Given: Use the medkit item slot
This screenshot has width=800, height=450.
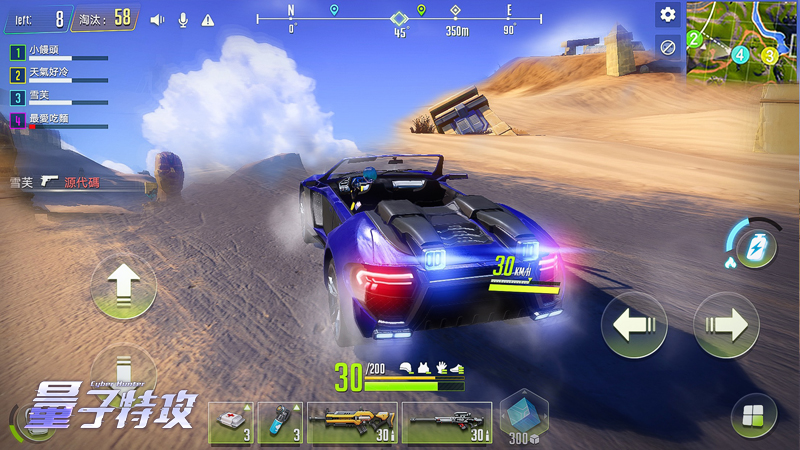Looking at the screenshot, I should click(230, 422).
